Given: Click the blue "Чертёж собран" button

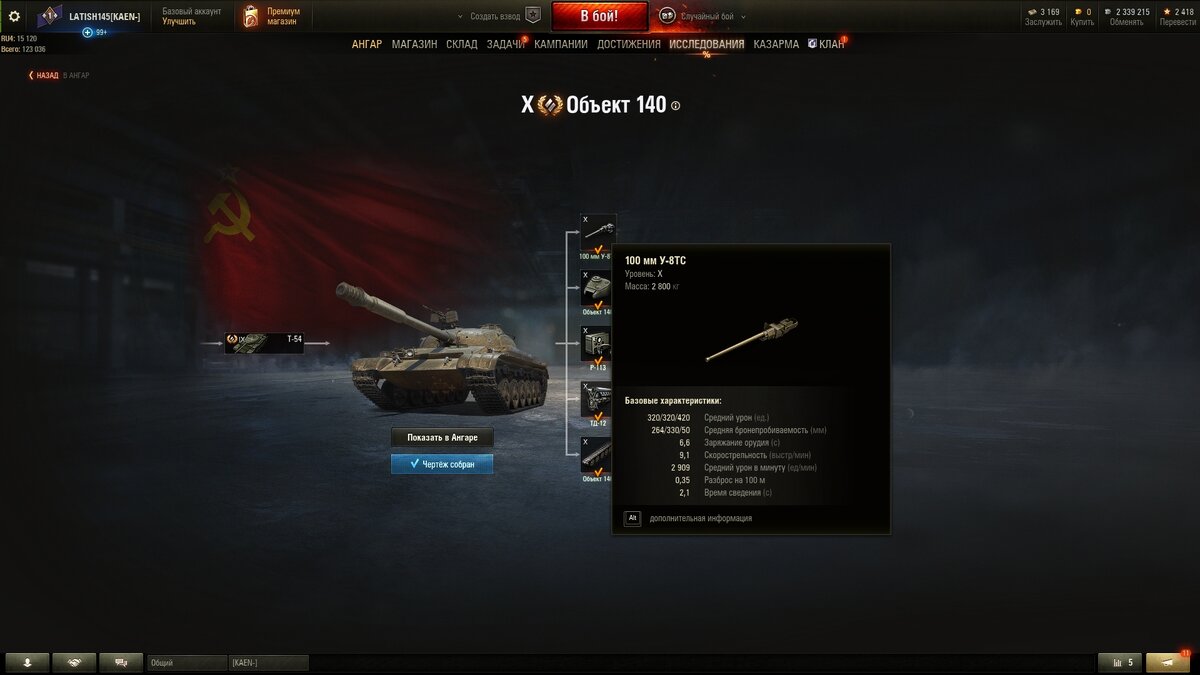Looking at the screenshot, I should point(442,464).
